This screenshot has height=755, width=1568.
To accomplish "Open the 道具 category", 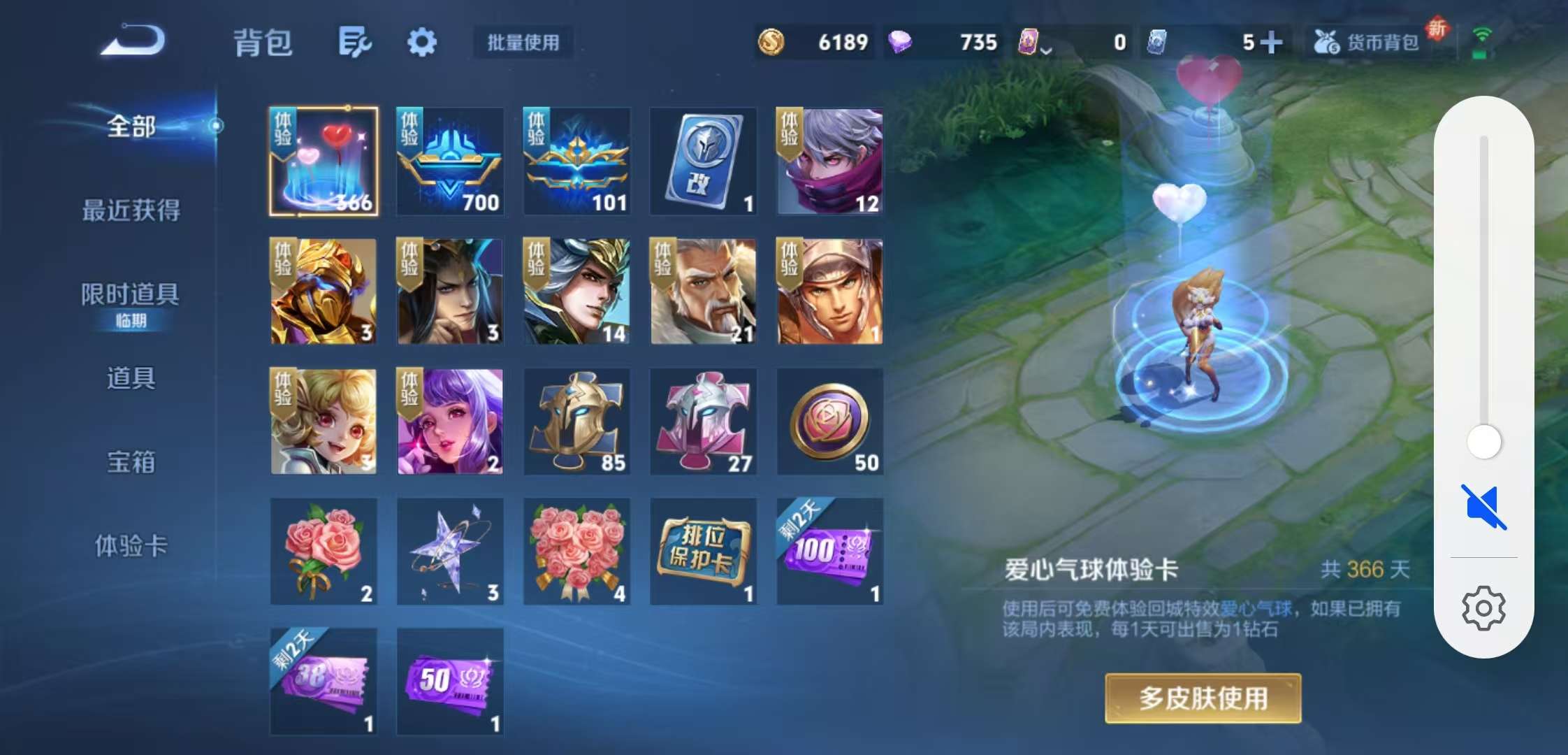I will tap(133, 380).
